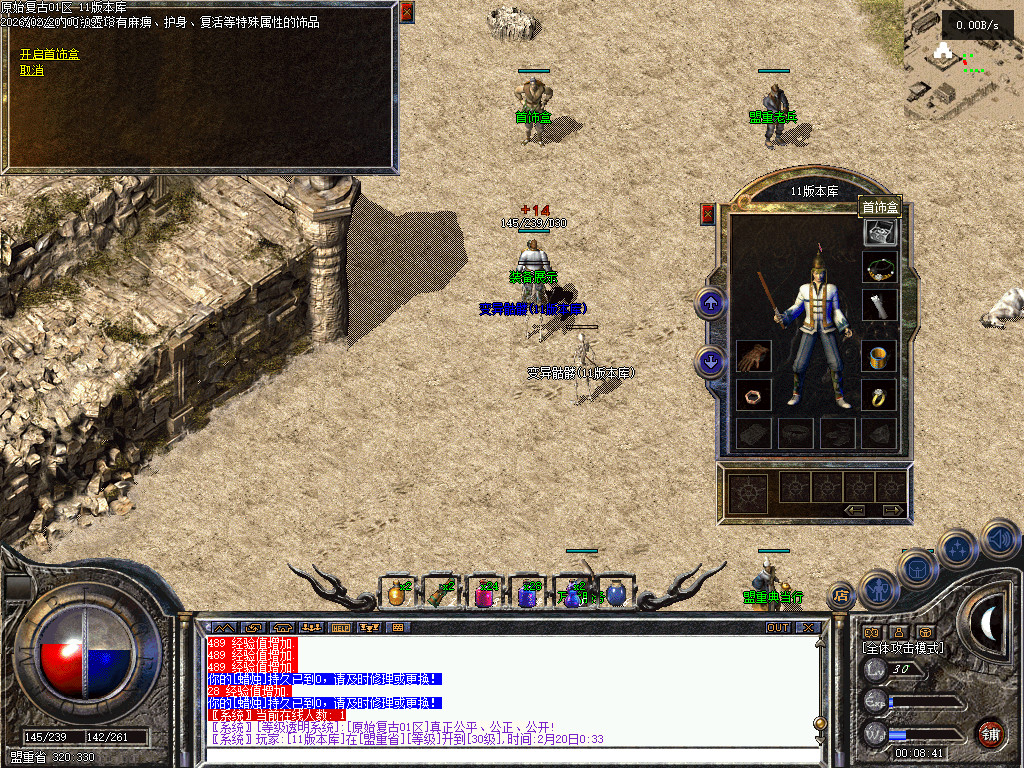Close the NPC dialogue window

[406, 12]
